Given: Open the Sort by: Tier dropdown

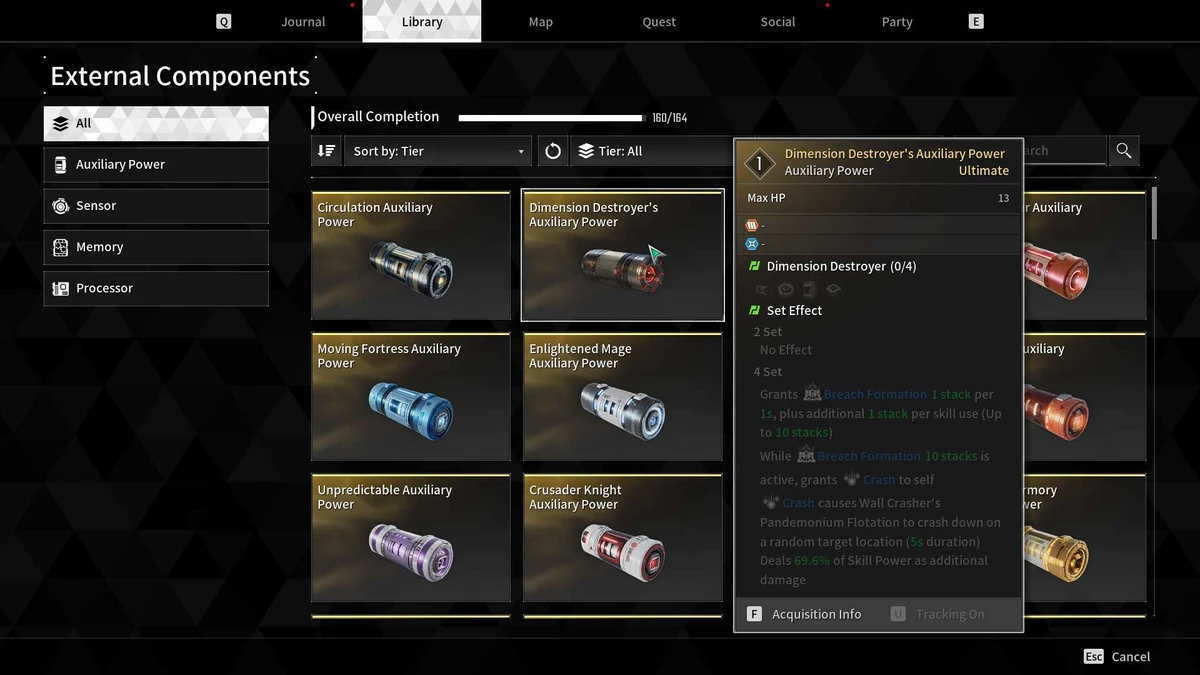Looking at the screenshot, I should point(439,151).
